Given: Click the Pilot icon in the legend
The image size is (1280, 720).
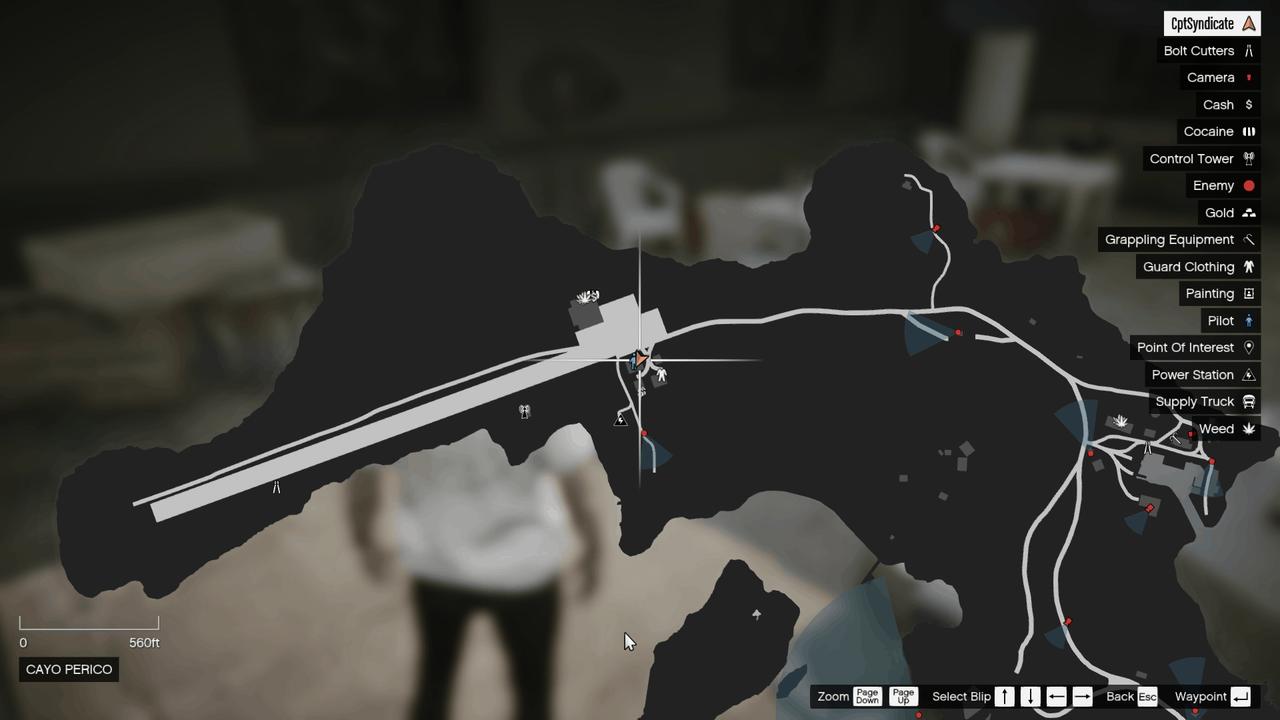Looking at the screenshot, I should point(1221,320).
